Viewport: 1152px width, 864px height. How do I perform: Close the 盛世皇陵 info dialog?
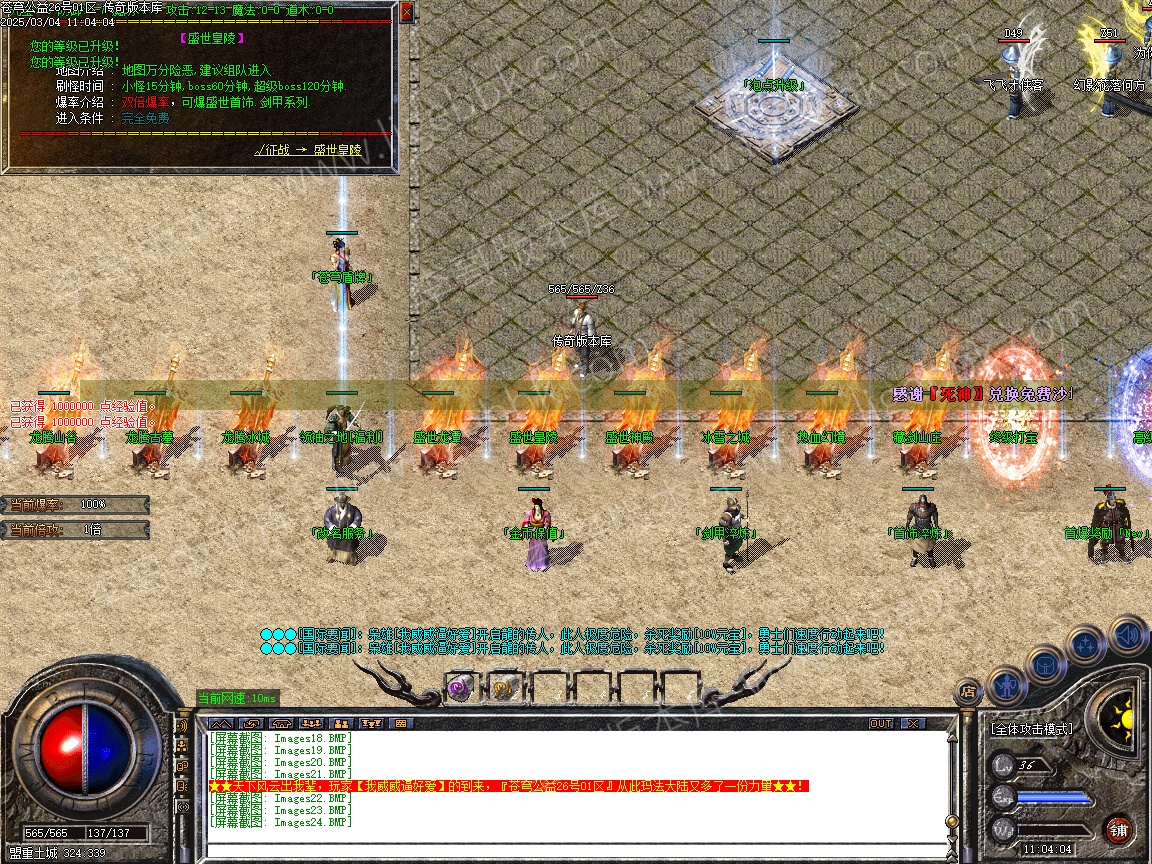coord(406,13)
